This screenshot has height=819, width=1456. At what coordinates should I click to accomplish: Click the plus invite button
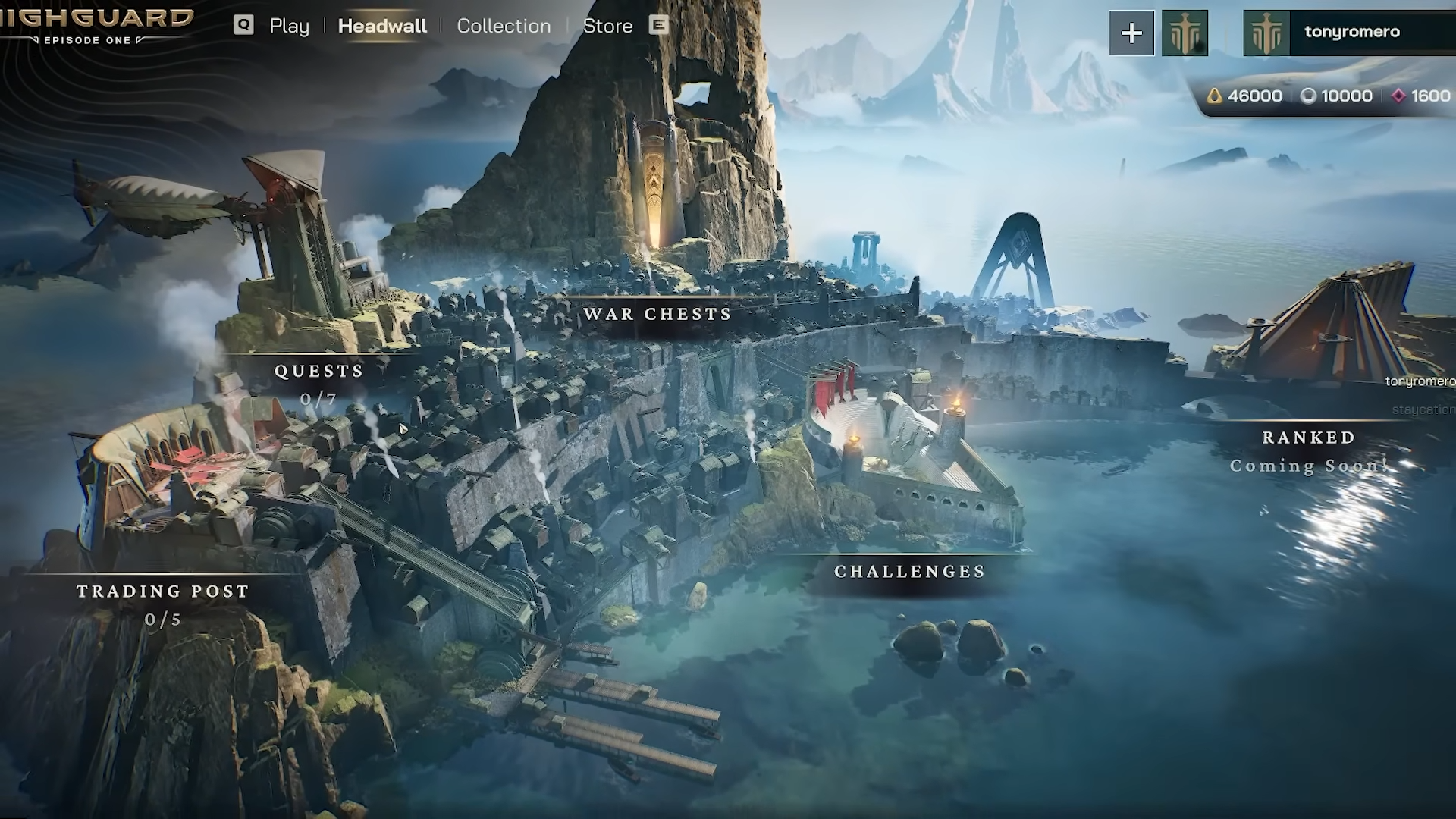(1131, 33)
